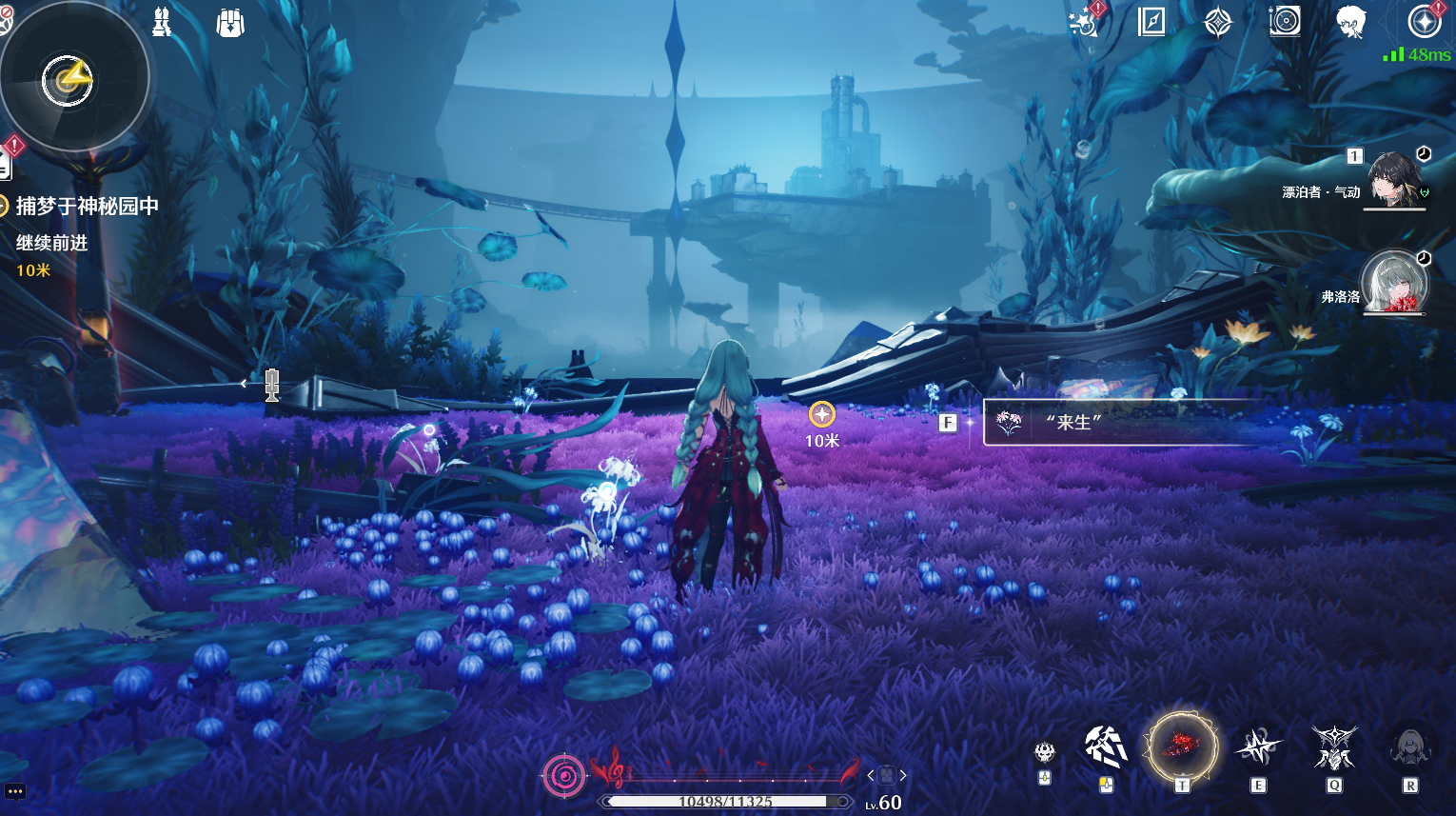
Task: Open the events icon with stars
Action: tap(1085, 21)
